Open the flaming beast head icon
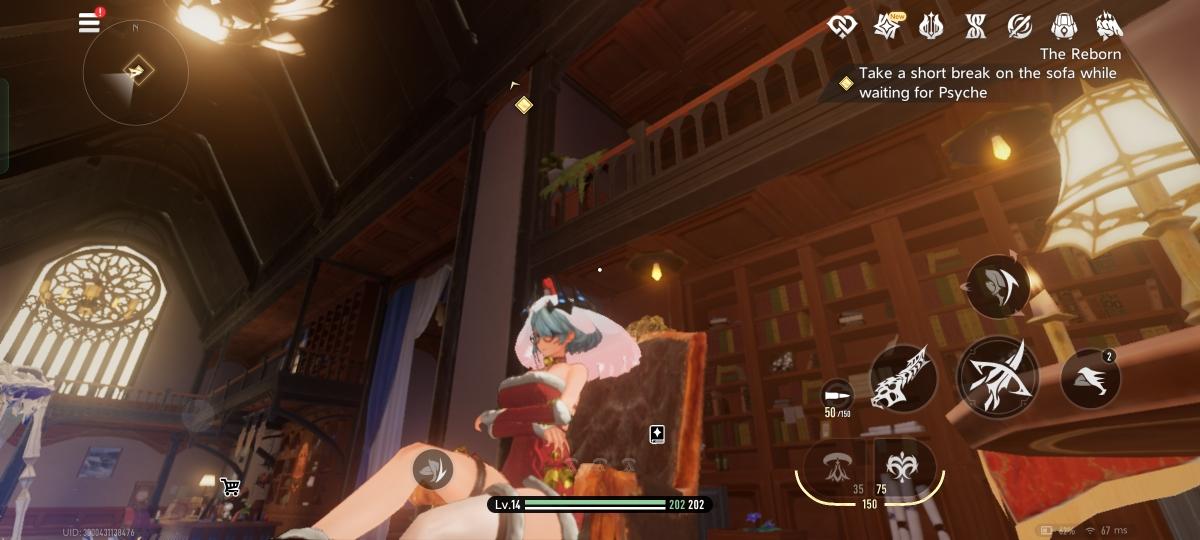 pos(1108,26)
